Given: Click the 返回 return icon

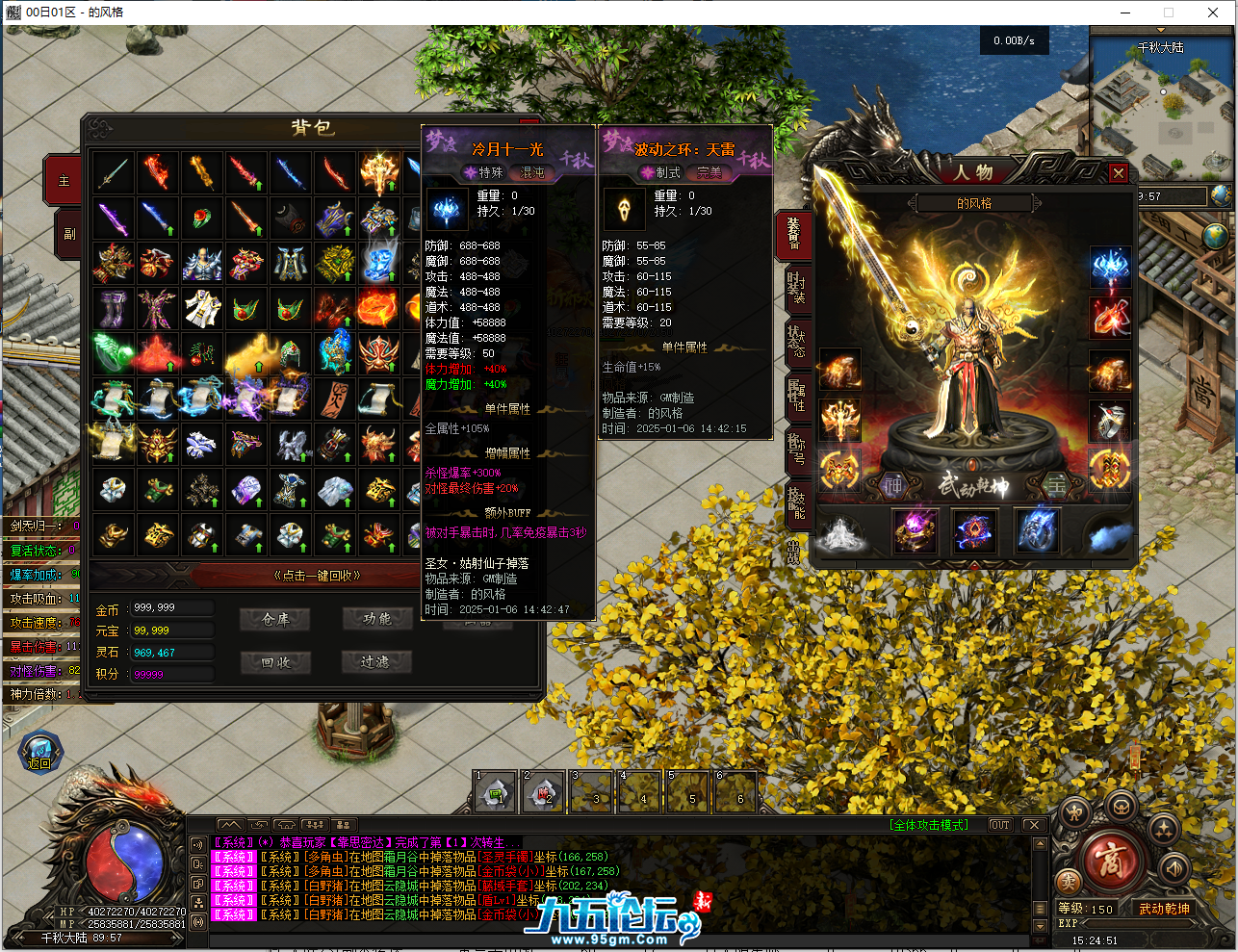Looking at the screenshot, I should [x=39, y=752].
